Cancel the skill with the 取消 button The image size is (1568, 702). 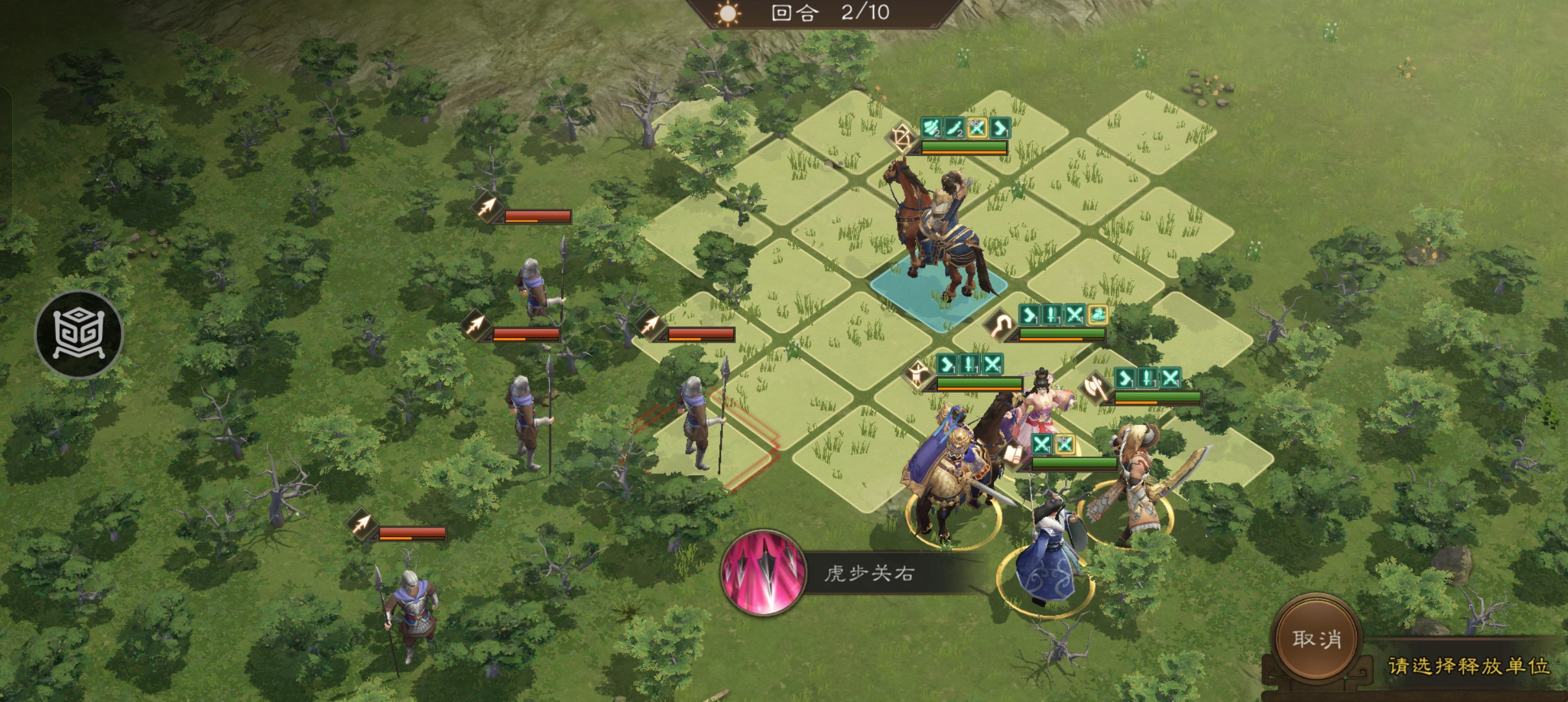(x=1316, y=640)
